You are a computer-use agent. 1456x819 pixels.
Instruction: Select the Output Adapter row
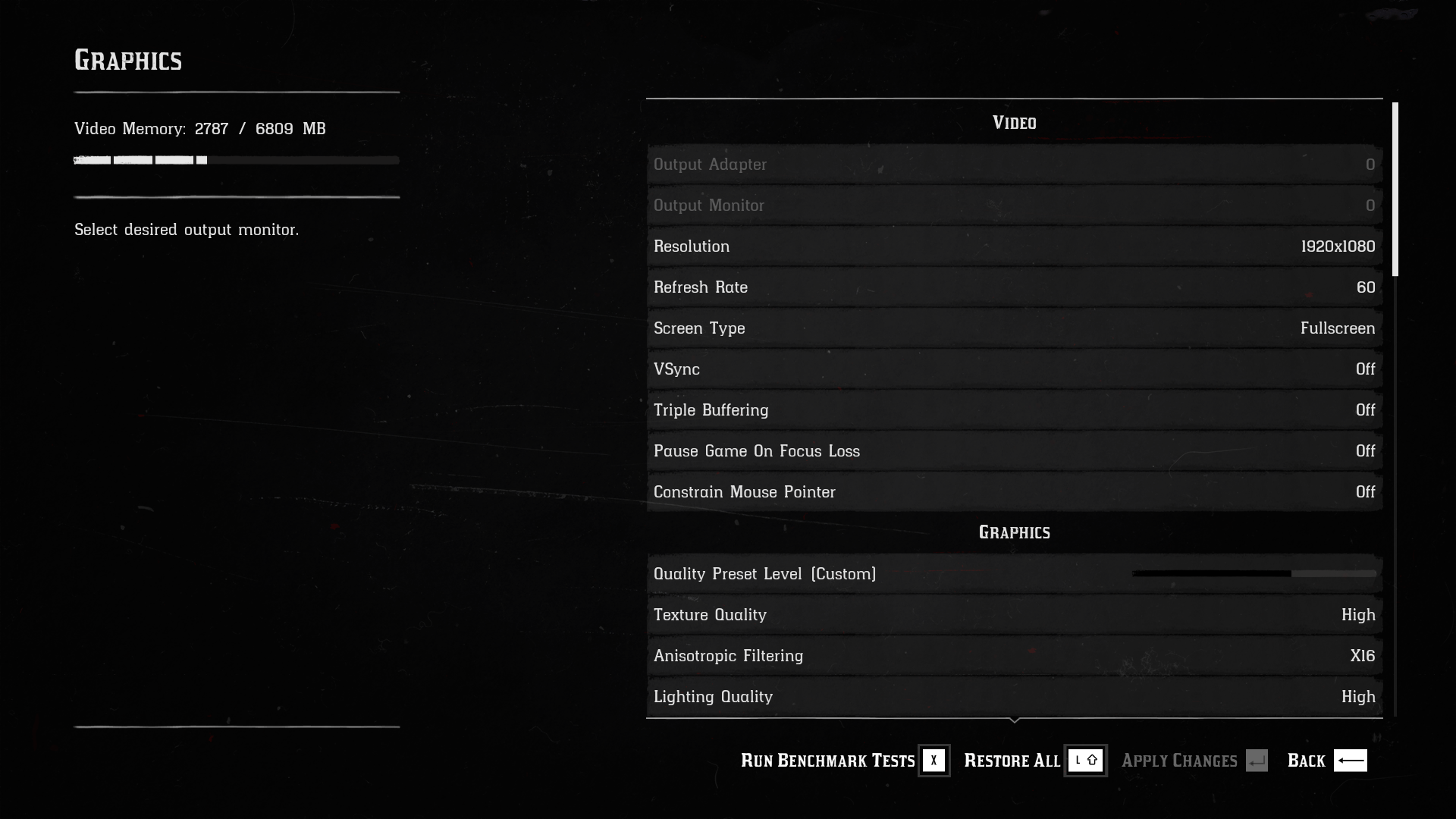[x=1014, y=165]
